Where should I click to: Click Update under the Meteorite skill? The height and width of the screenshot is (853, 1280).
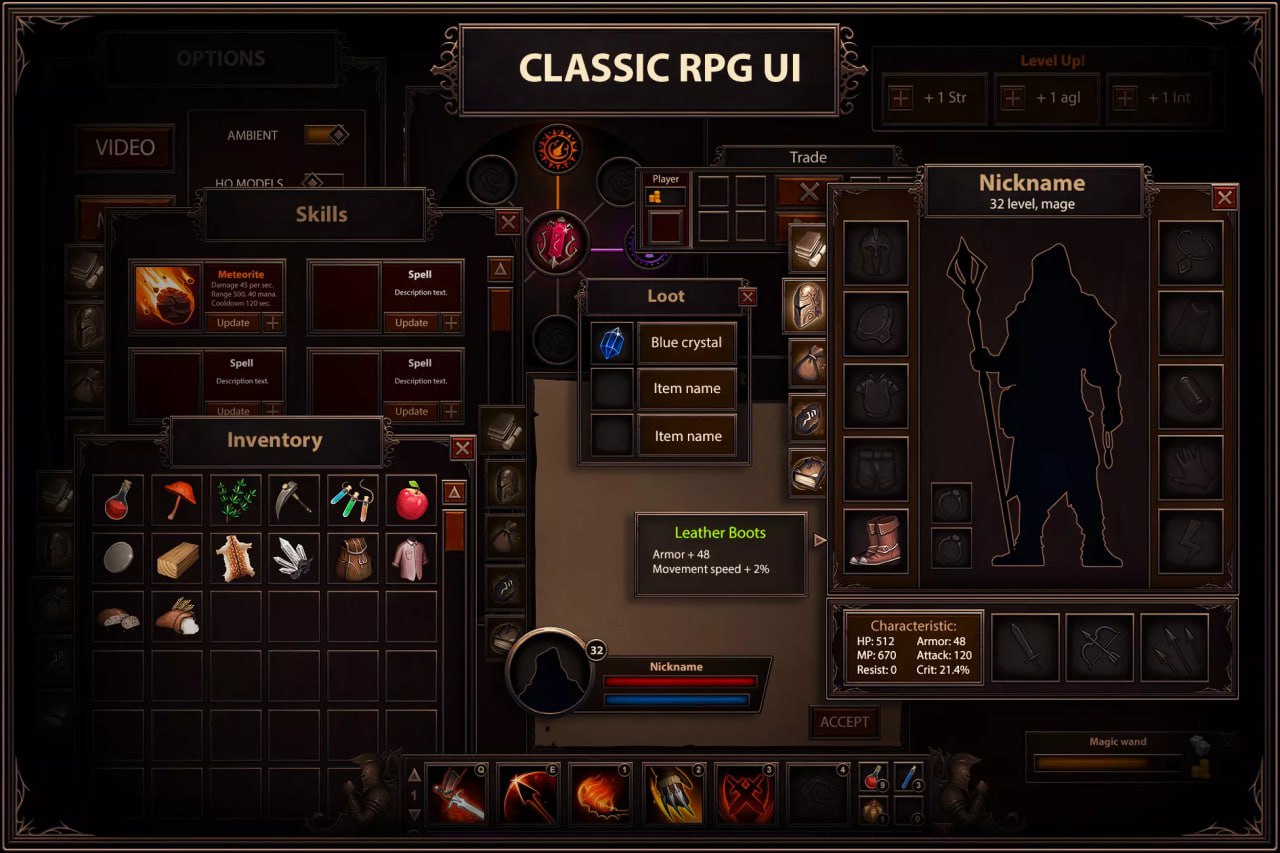(232, 323)
